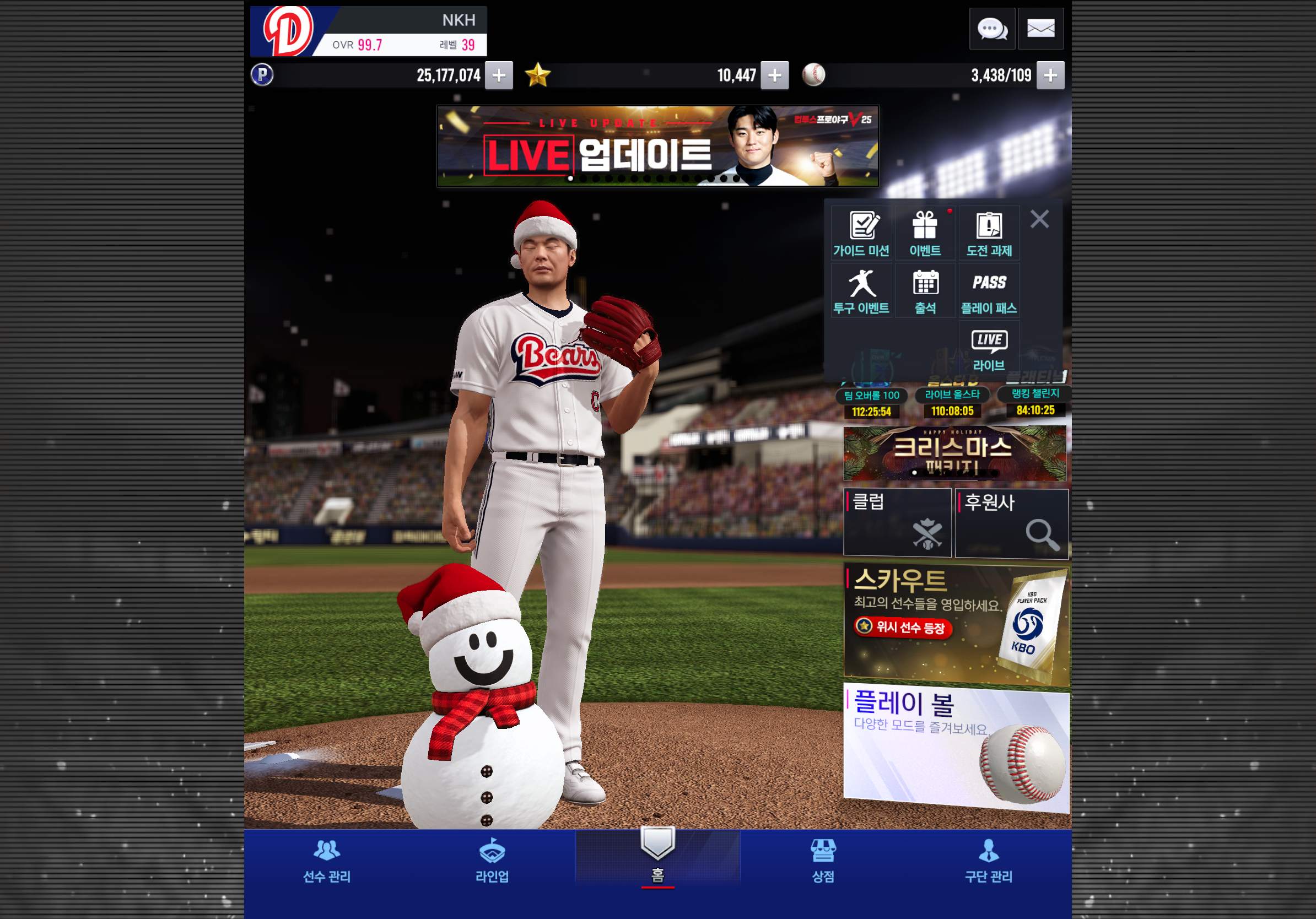Open the chat speech bubble icon
Viewport: 1316px width, 919px height.
pos(991,29)
